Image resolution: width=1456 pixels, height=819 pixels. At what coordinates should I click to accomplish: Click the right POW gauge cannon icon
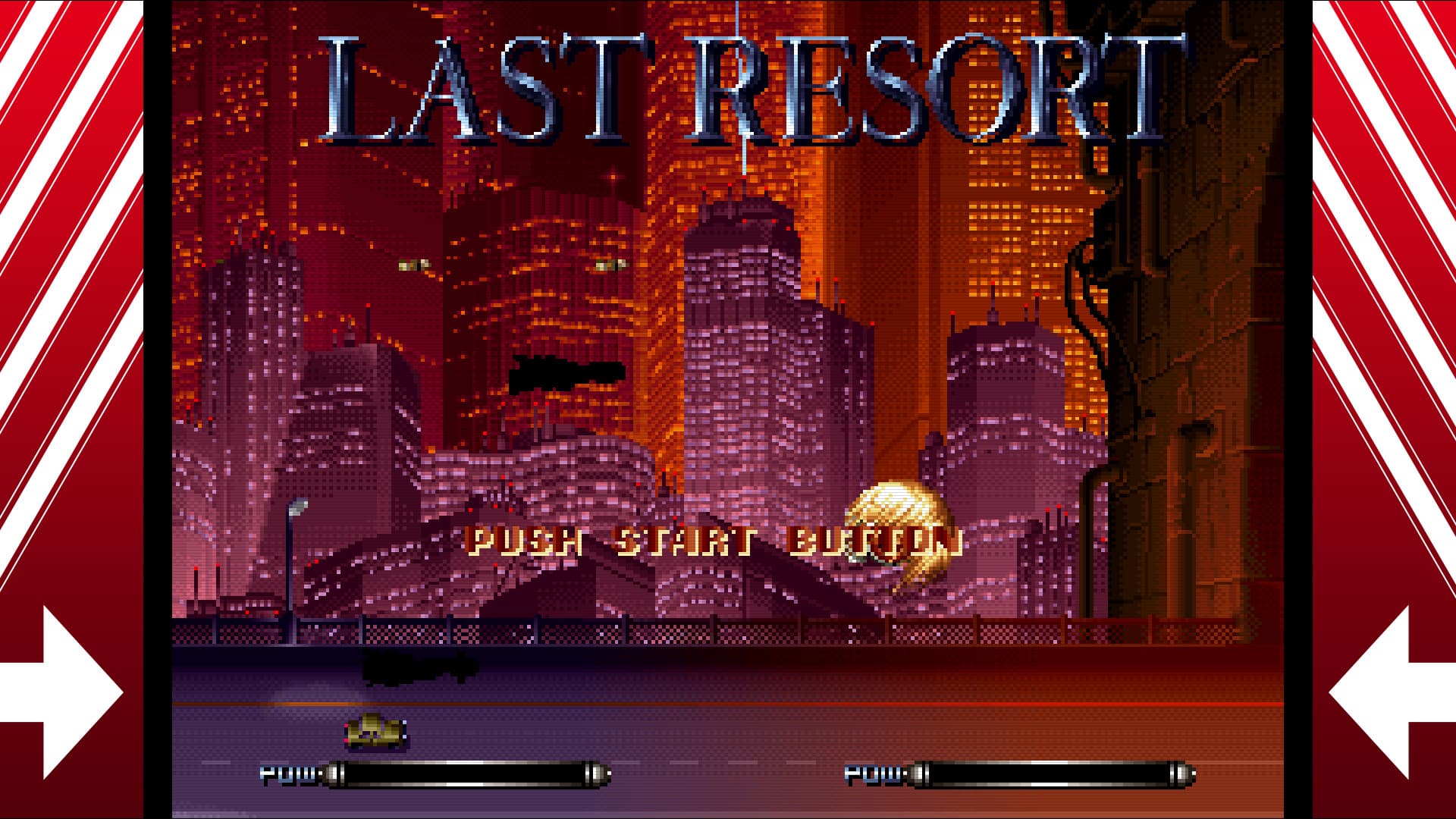point(921,773)
